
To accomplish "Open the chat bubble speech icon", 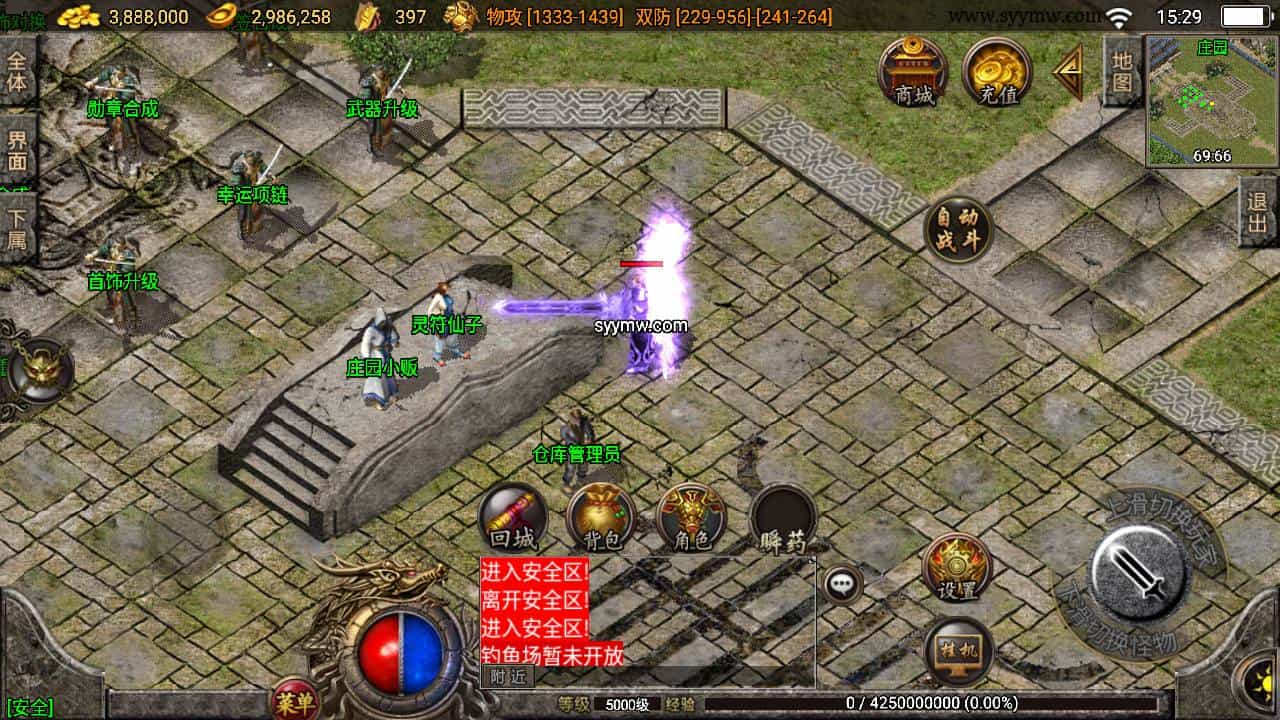I will click(842, 583).
